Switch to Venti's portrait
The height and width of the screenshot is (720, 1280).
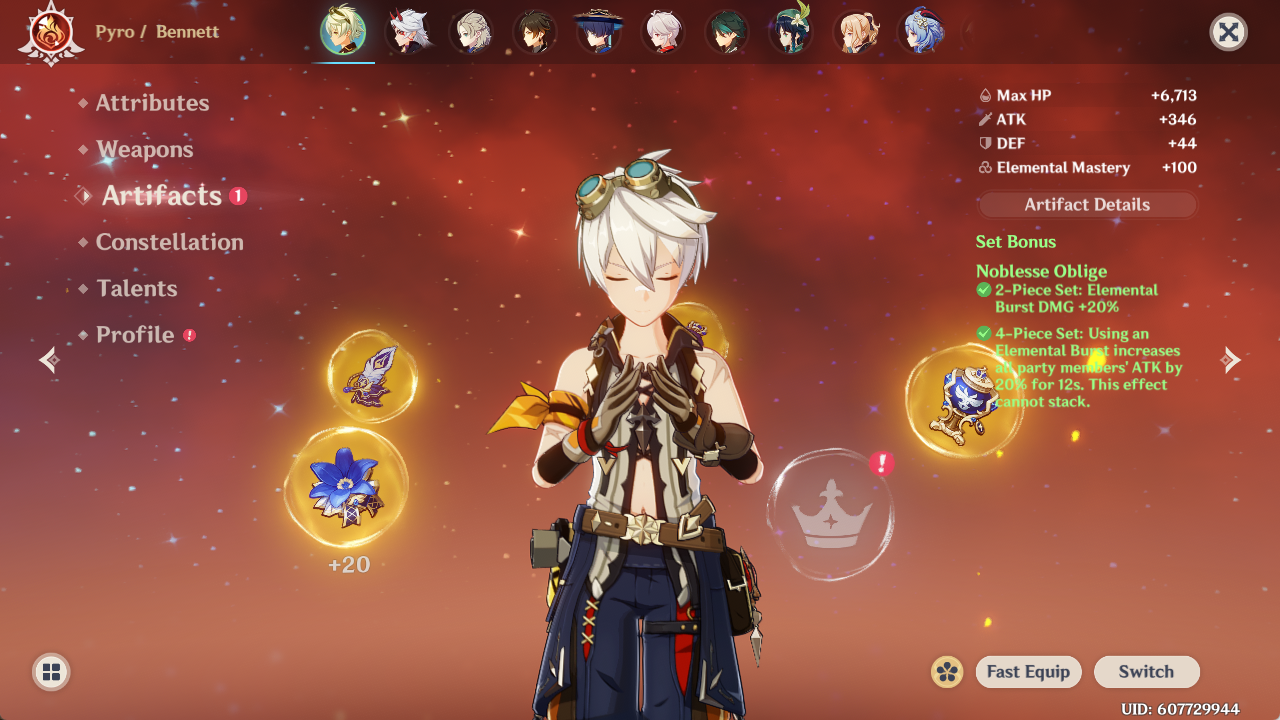[x=791, y=32]
